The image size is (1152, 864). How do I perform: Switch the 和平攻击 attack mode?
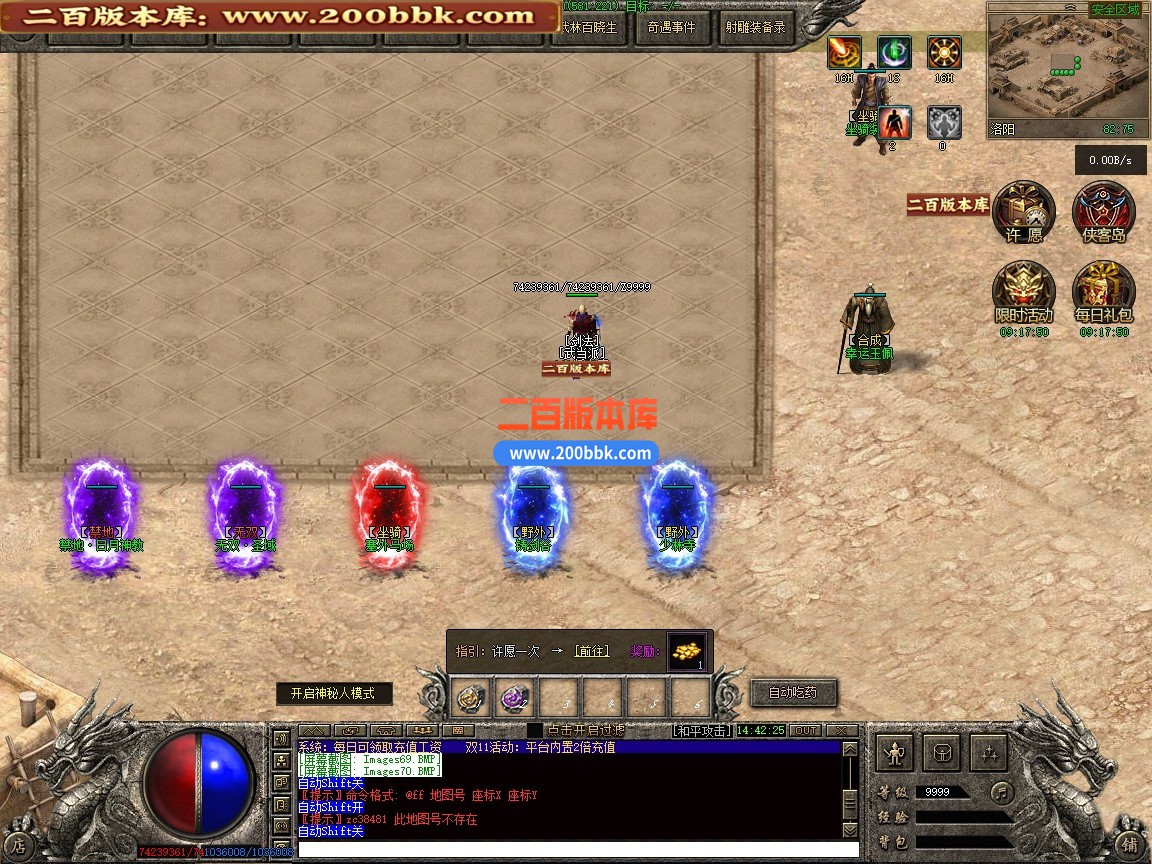pos(702,731)
